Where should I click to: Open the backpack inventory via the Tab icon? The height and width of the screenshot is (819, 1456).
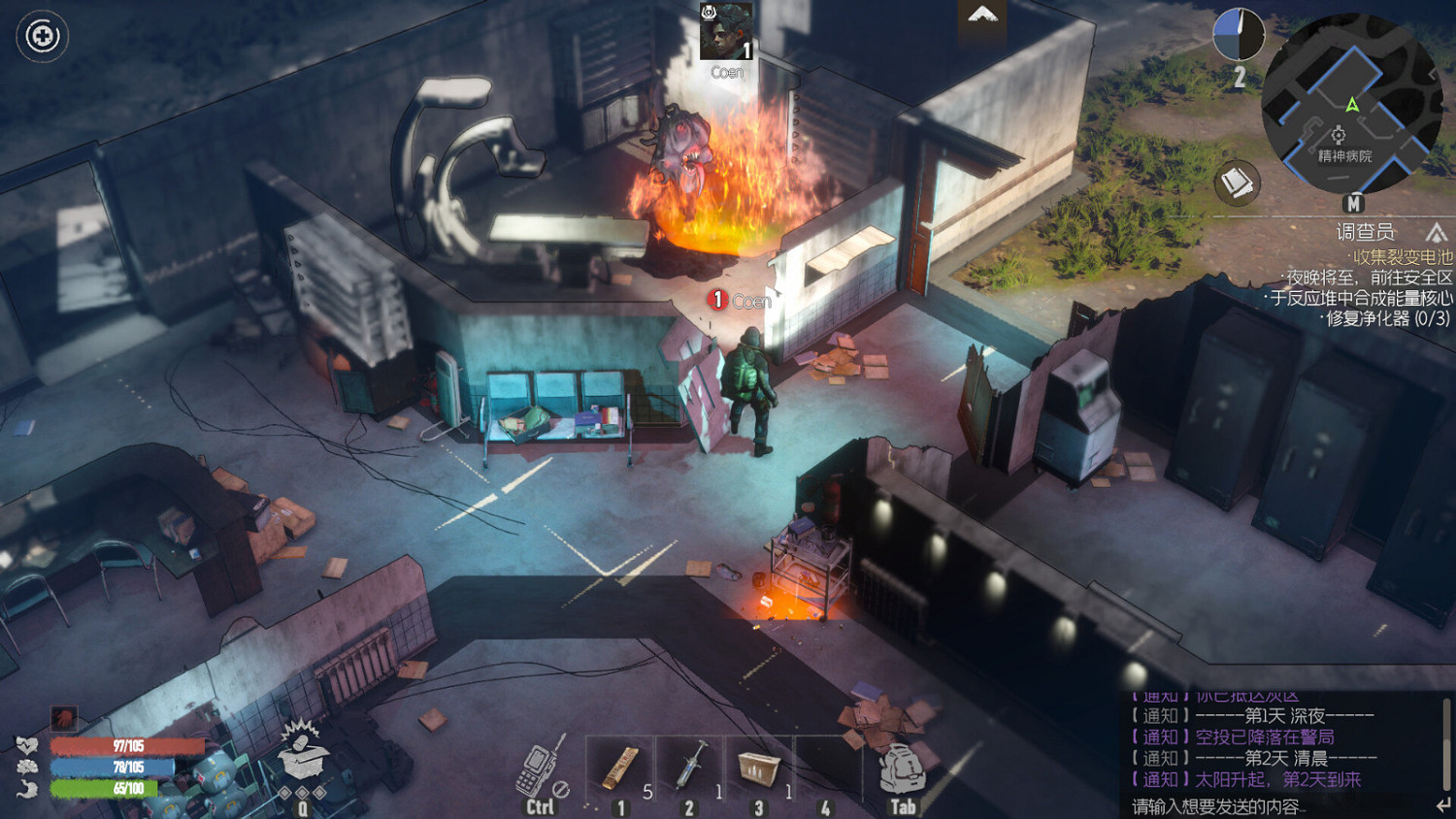tap(902, 770)
